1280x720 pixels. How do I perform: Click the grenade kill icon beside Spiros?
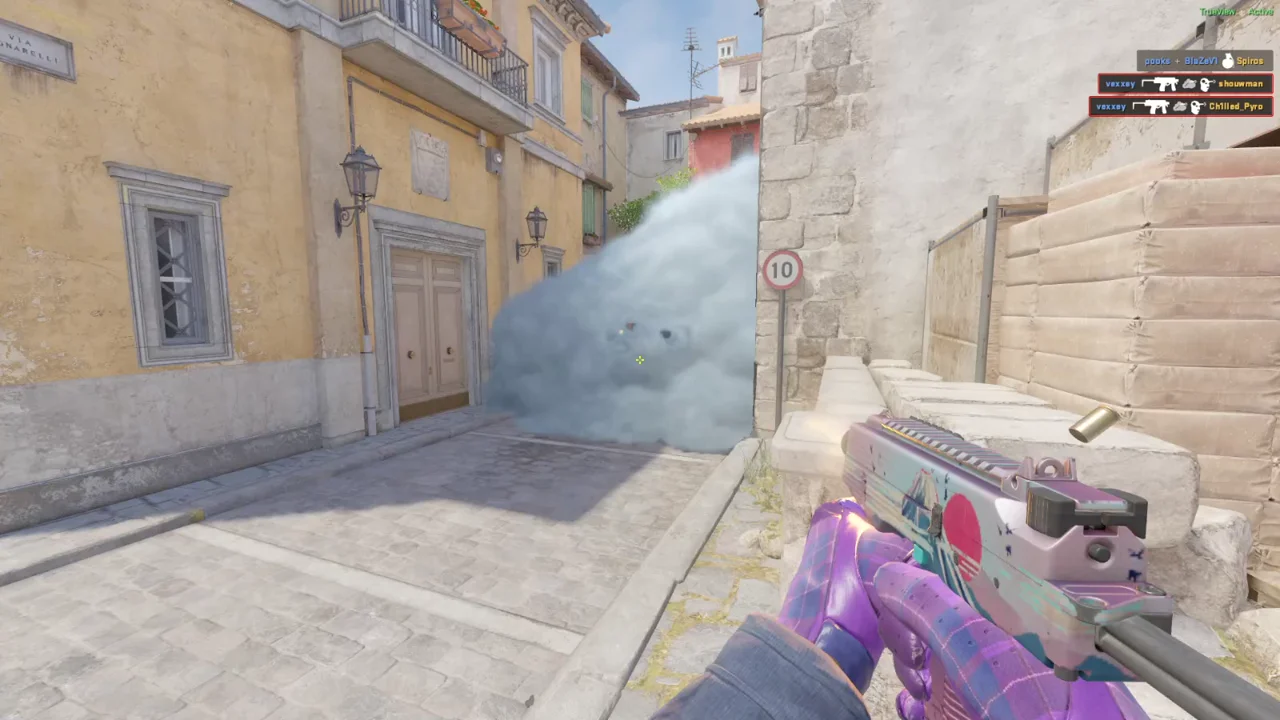coord(1227,61)
